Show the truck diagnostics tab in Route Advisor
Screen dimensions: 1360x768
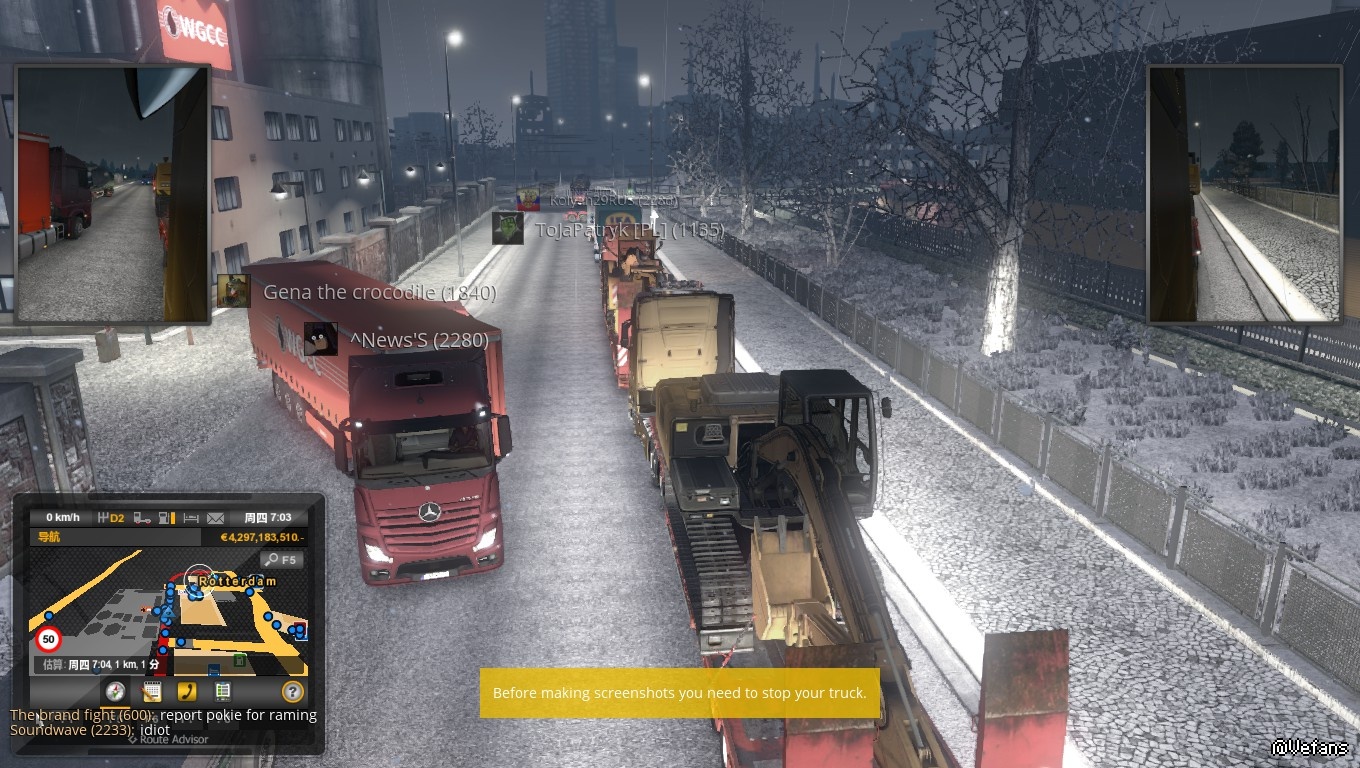pos(222,691)
